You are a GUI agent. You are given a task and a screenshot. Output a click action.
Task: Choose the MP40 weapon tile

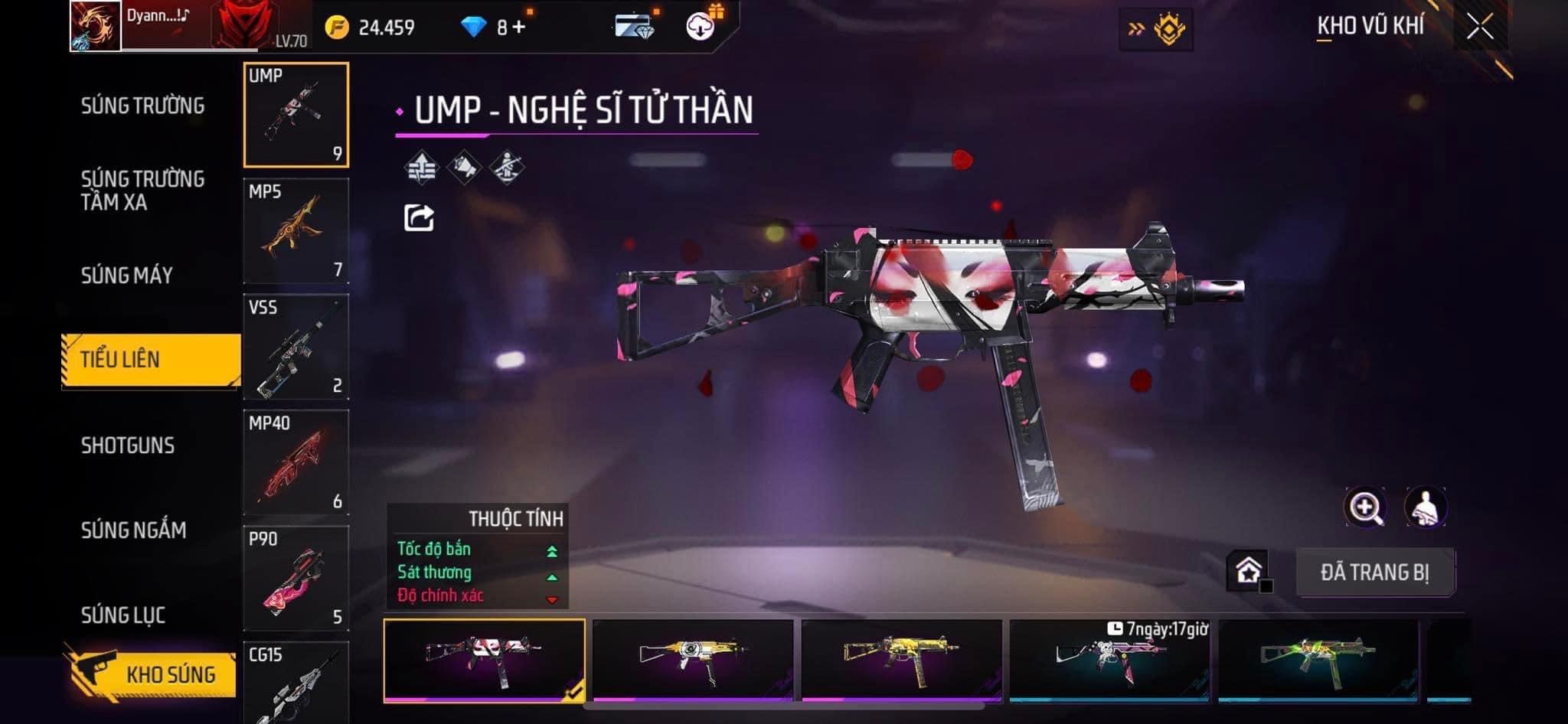coord(296,462)
